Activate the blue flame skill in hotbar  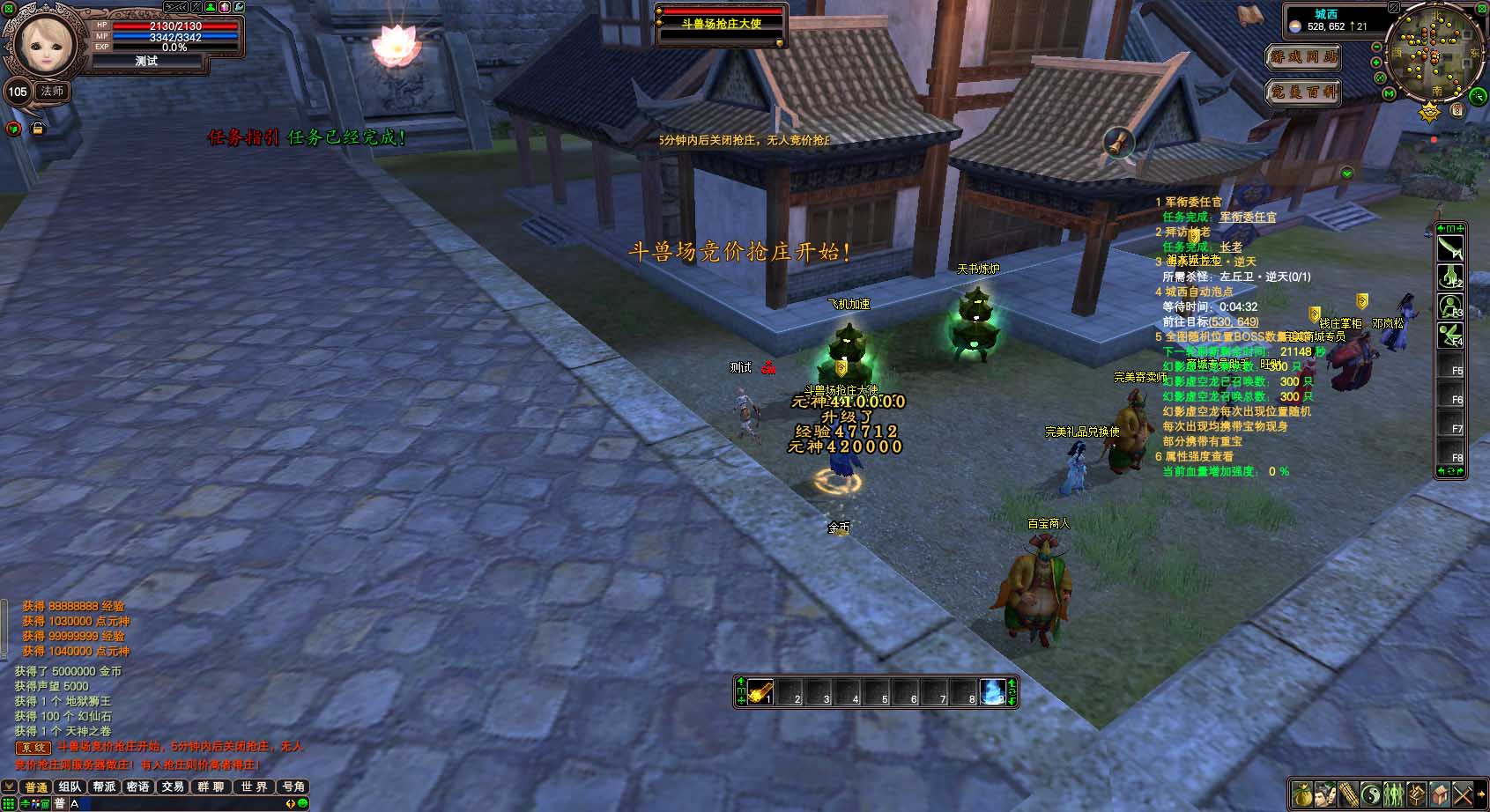(x=992, y=692)
